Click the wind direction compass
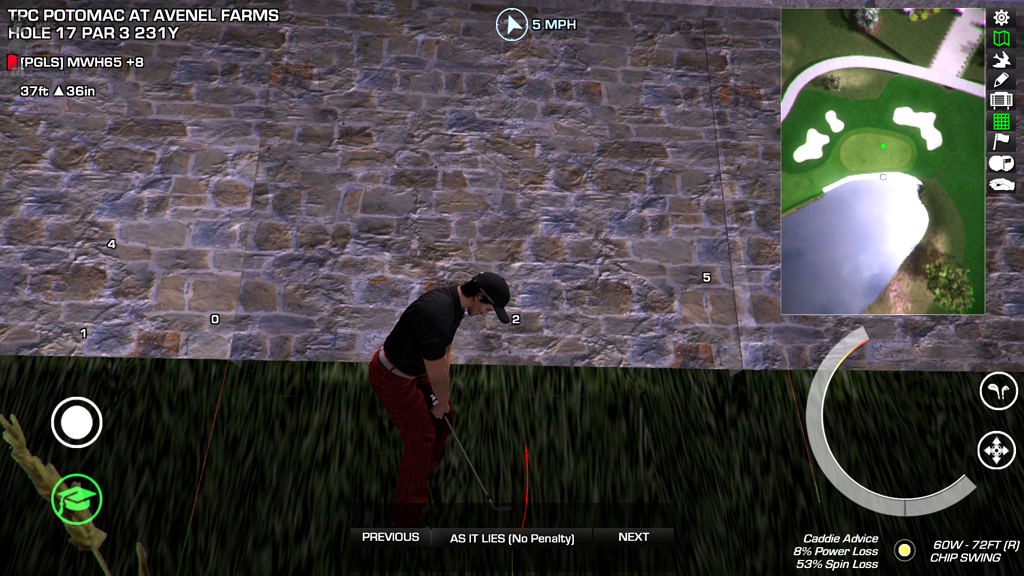Viewport: 1024px width, 576px height. click(x=512, y=24)
